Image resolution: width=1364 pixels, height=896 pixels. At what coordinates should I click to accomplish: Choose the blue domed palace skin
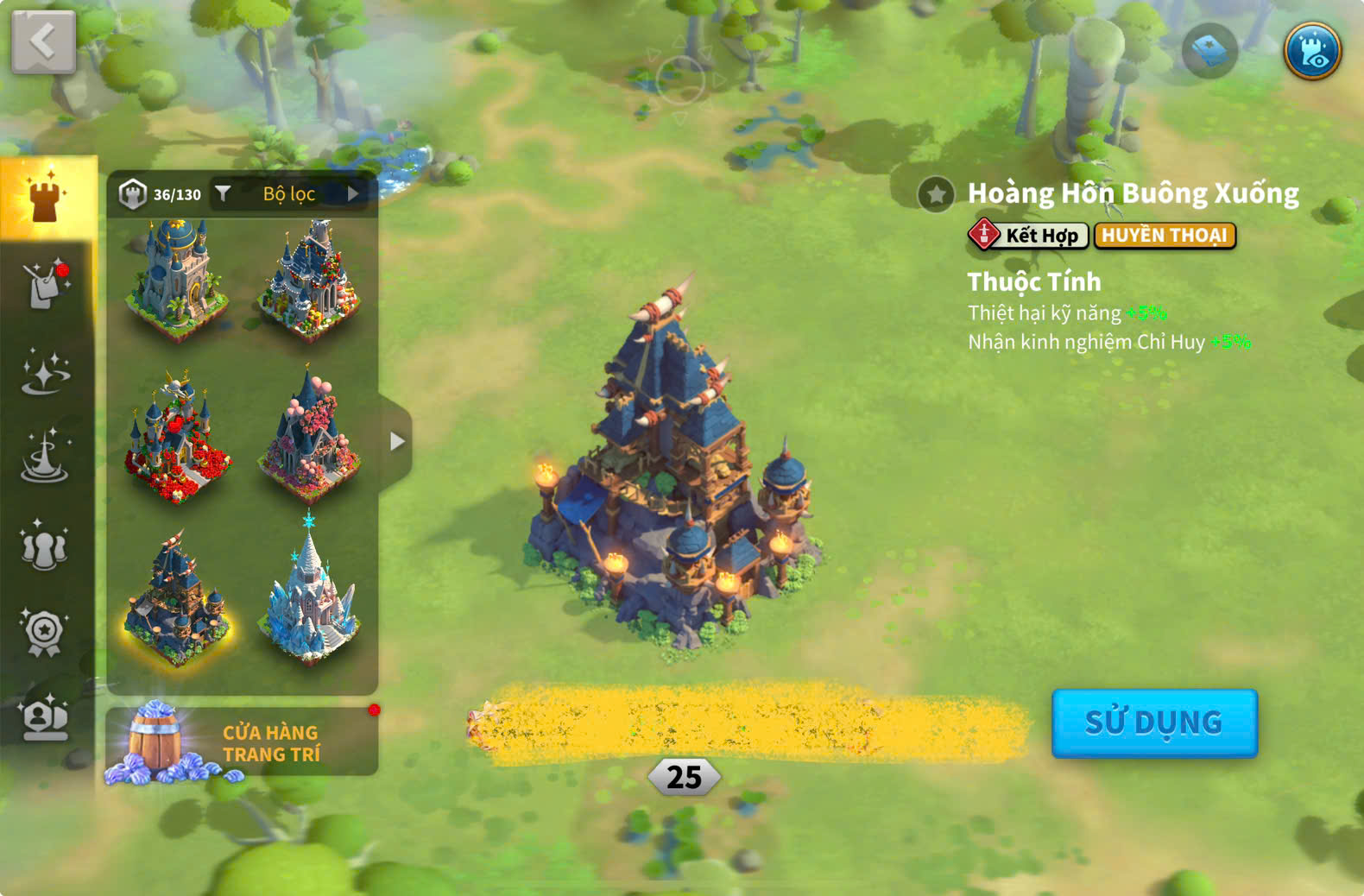point(177,279)
